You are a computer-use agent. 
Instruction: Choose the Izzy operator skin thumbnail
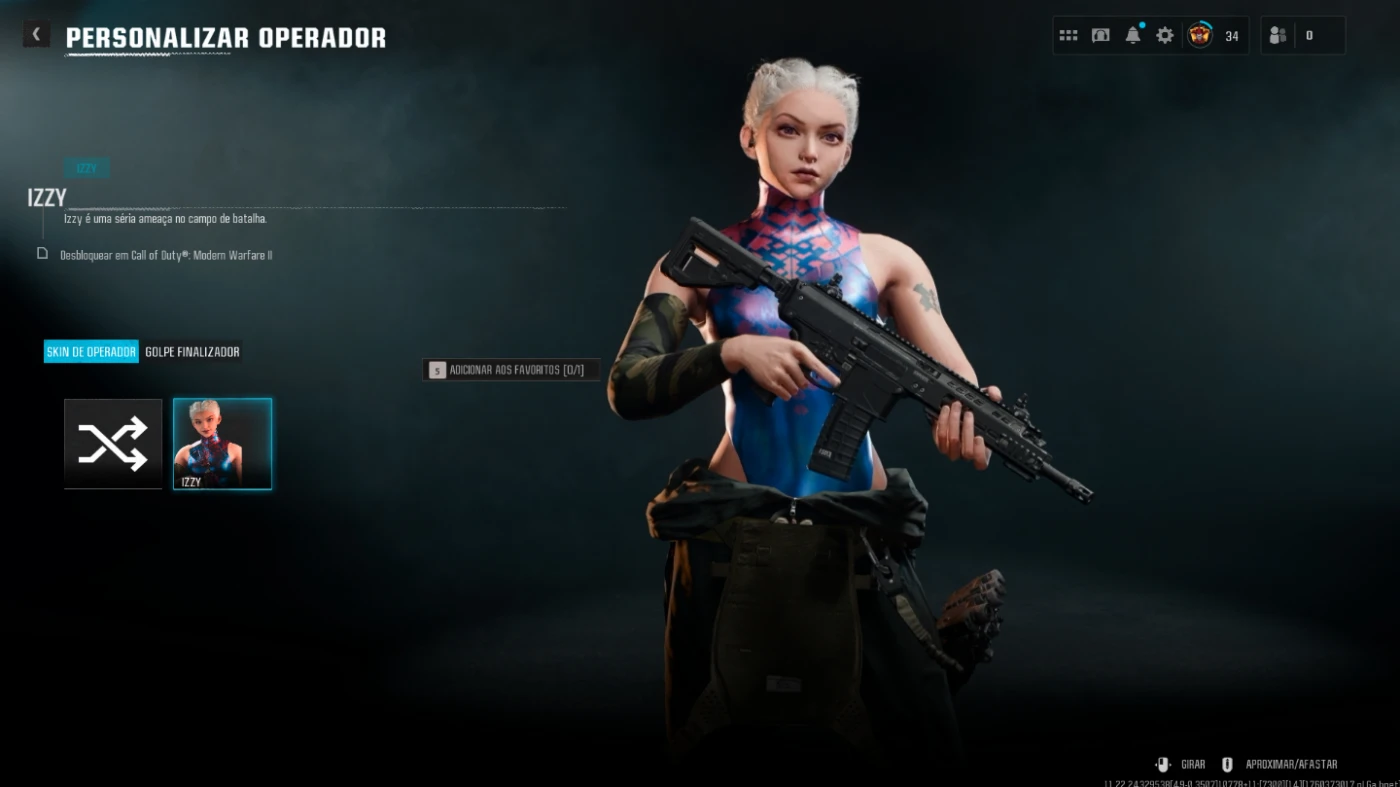click(x=222, y=443)
